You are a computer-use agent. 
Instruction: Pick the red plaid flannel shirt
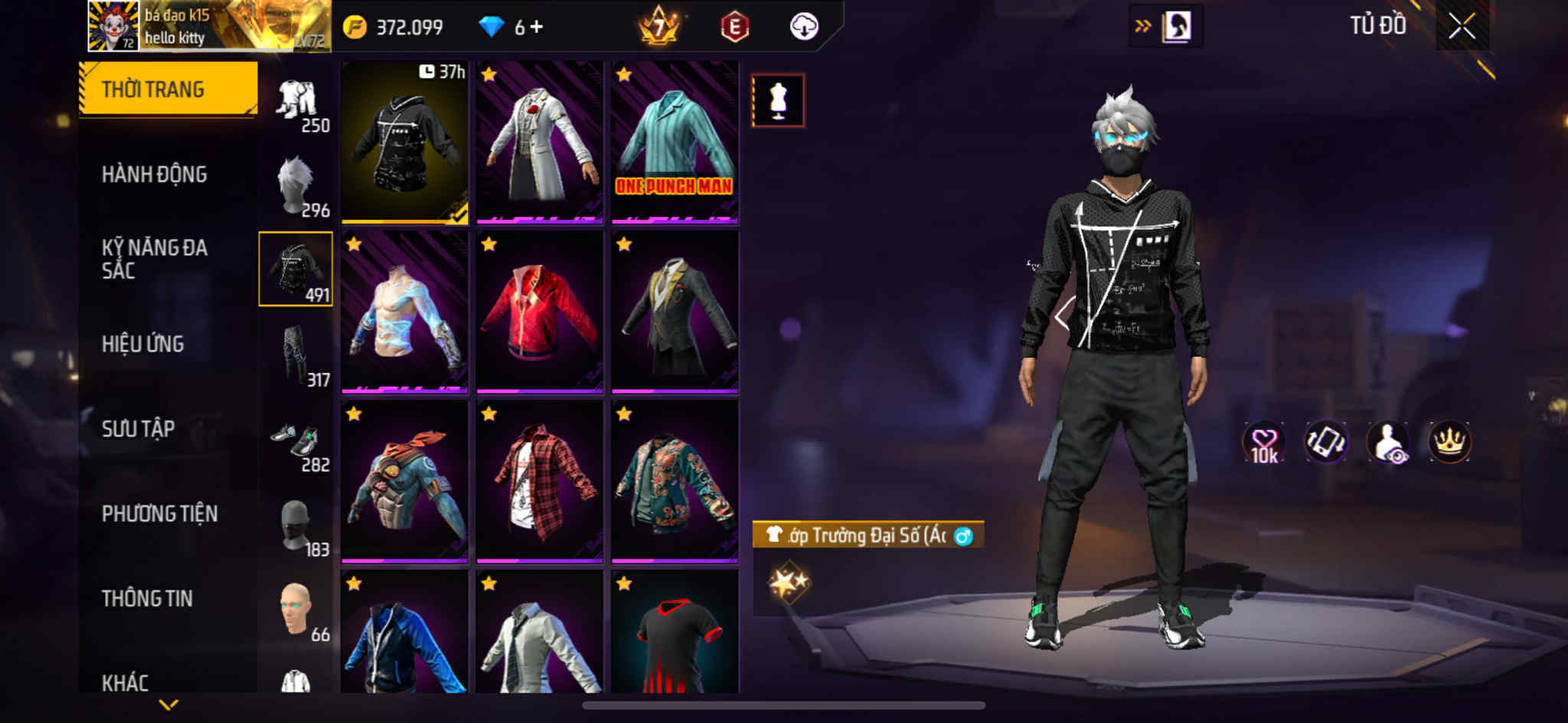[540, 483]
